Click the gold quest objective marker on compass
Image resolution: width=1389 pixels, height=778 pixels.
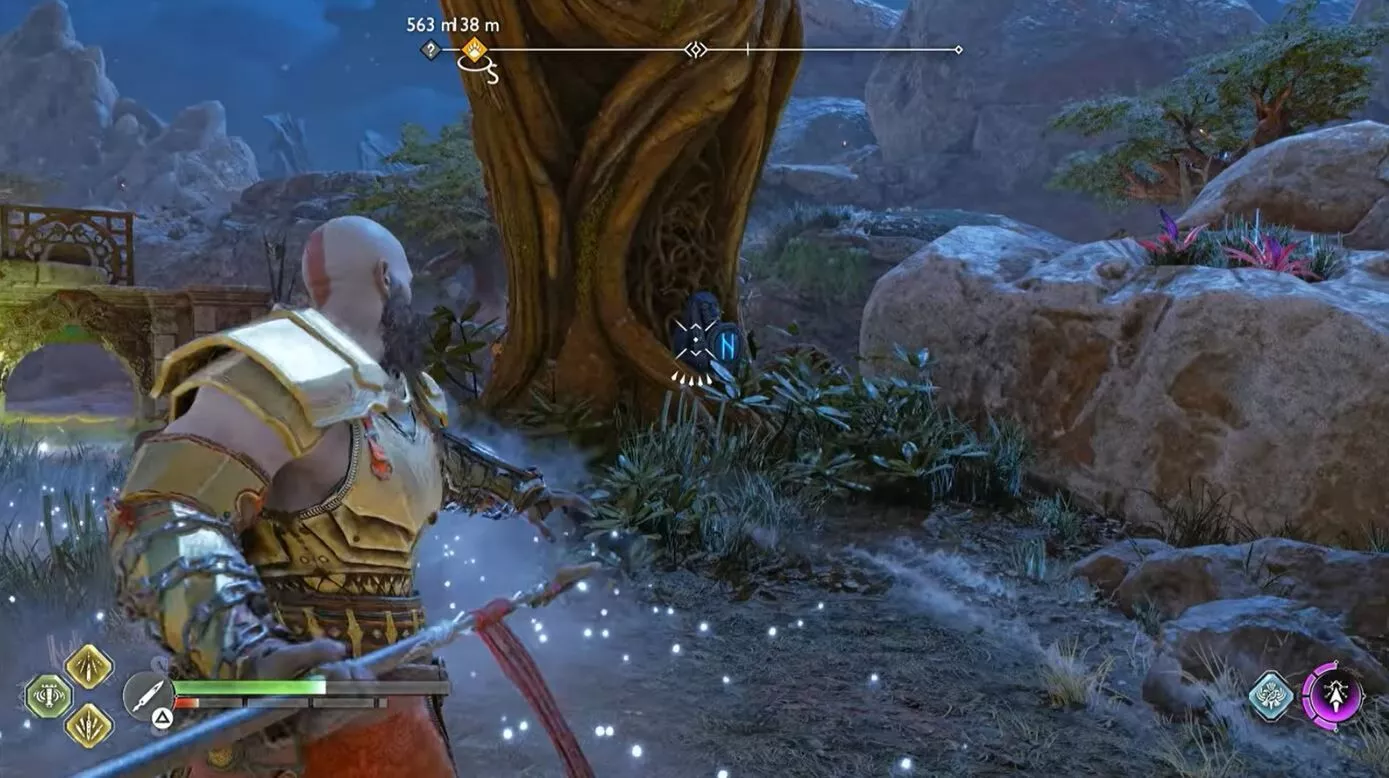(x=475, y=49)
